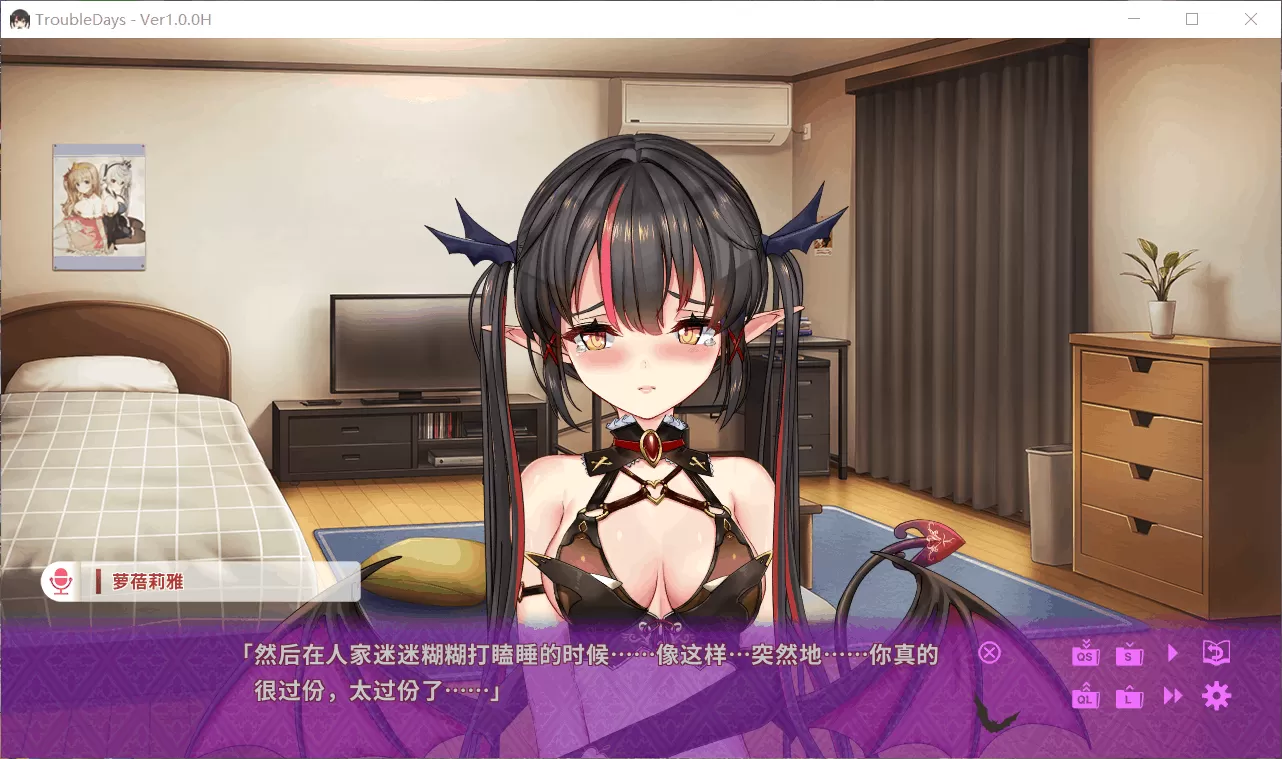Screen dimensions: 1282x759
Task: Open the Save (S) folder icon
Action: pyautogui.click(x=1130, y=656)
